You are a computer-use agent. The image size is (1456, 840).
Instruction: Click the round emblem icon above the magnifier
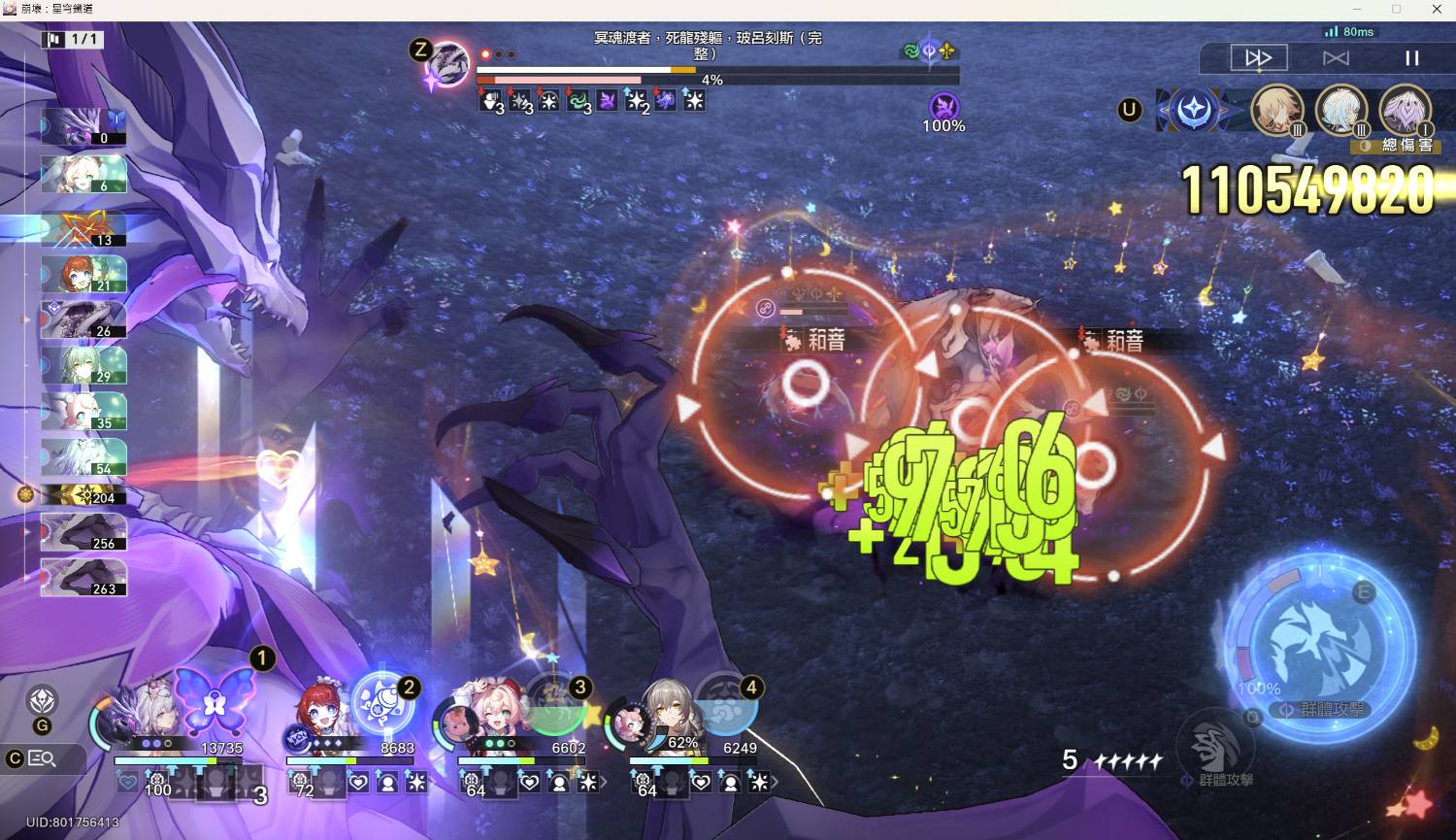tap(42, 700)
